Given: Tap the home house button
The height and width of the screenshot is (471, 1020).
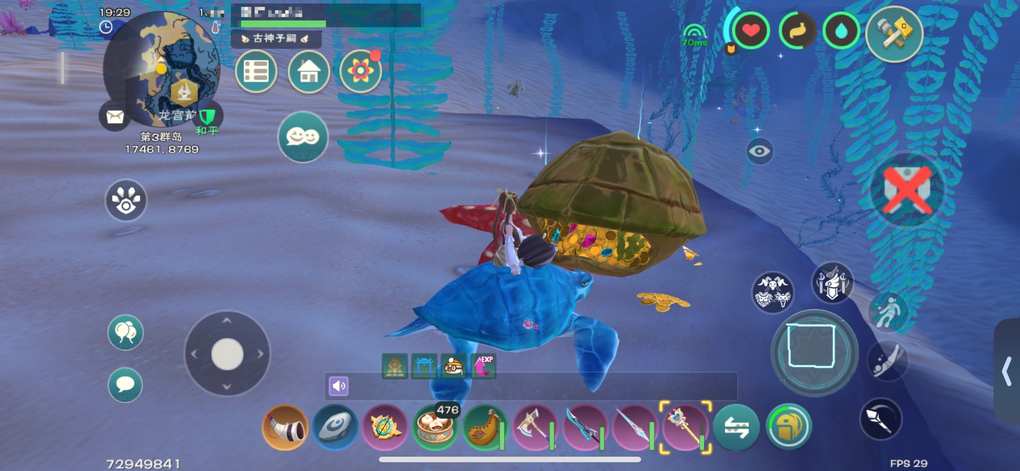Looking at the screenshot, I should [309, 72].
